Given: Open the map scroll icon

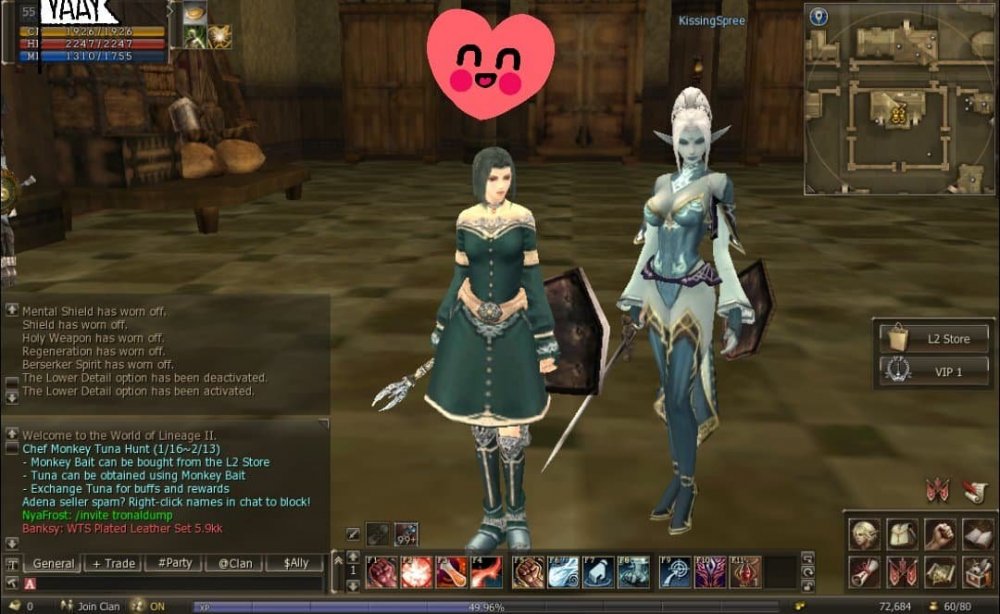Looking at the screenshot, I should click(x=940, y=572).
